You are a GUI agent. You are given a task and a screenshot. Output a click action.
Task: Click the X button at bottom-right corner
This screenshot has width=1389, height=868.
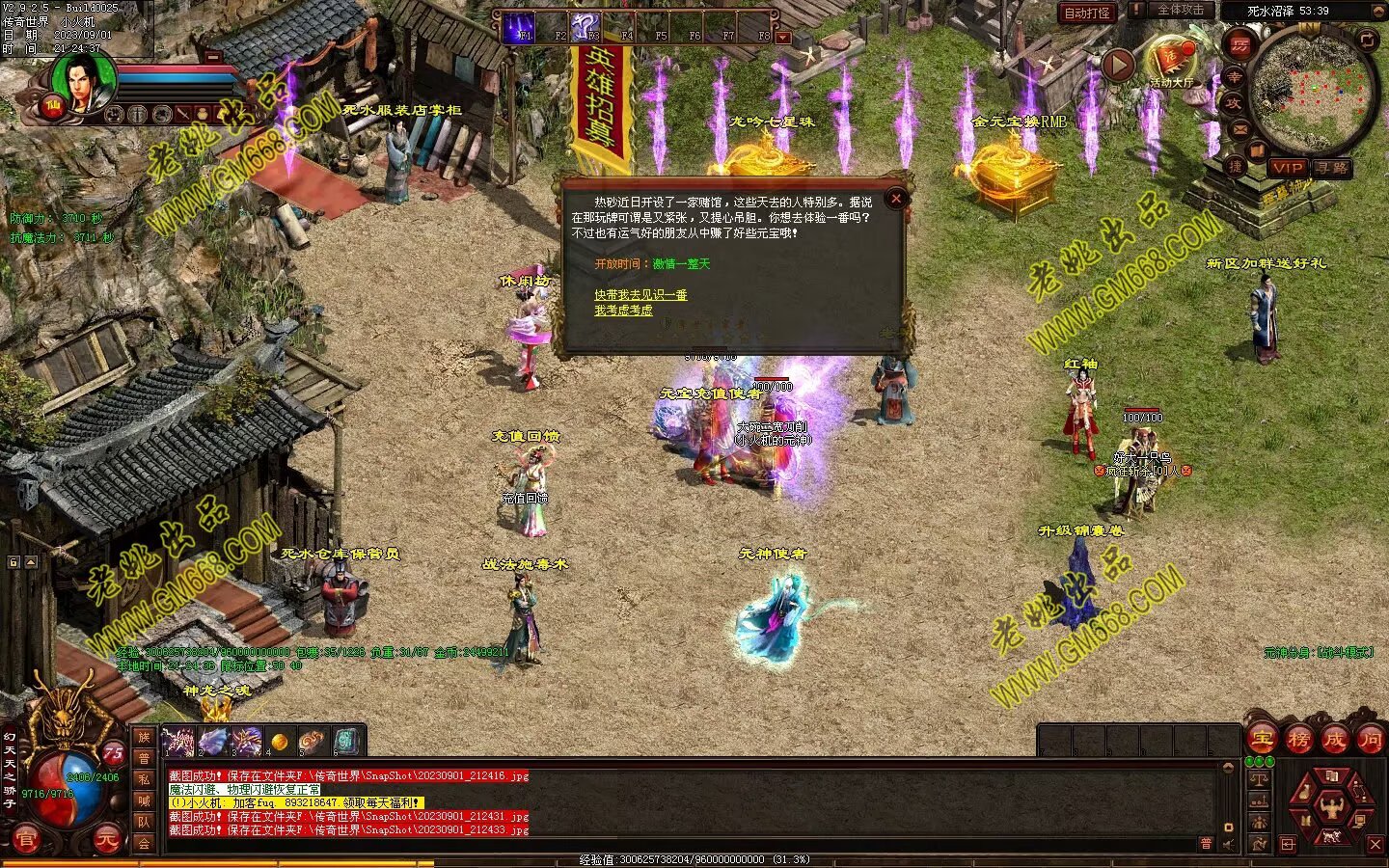[x=1375, y=845]
